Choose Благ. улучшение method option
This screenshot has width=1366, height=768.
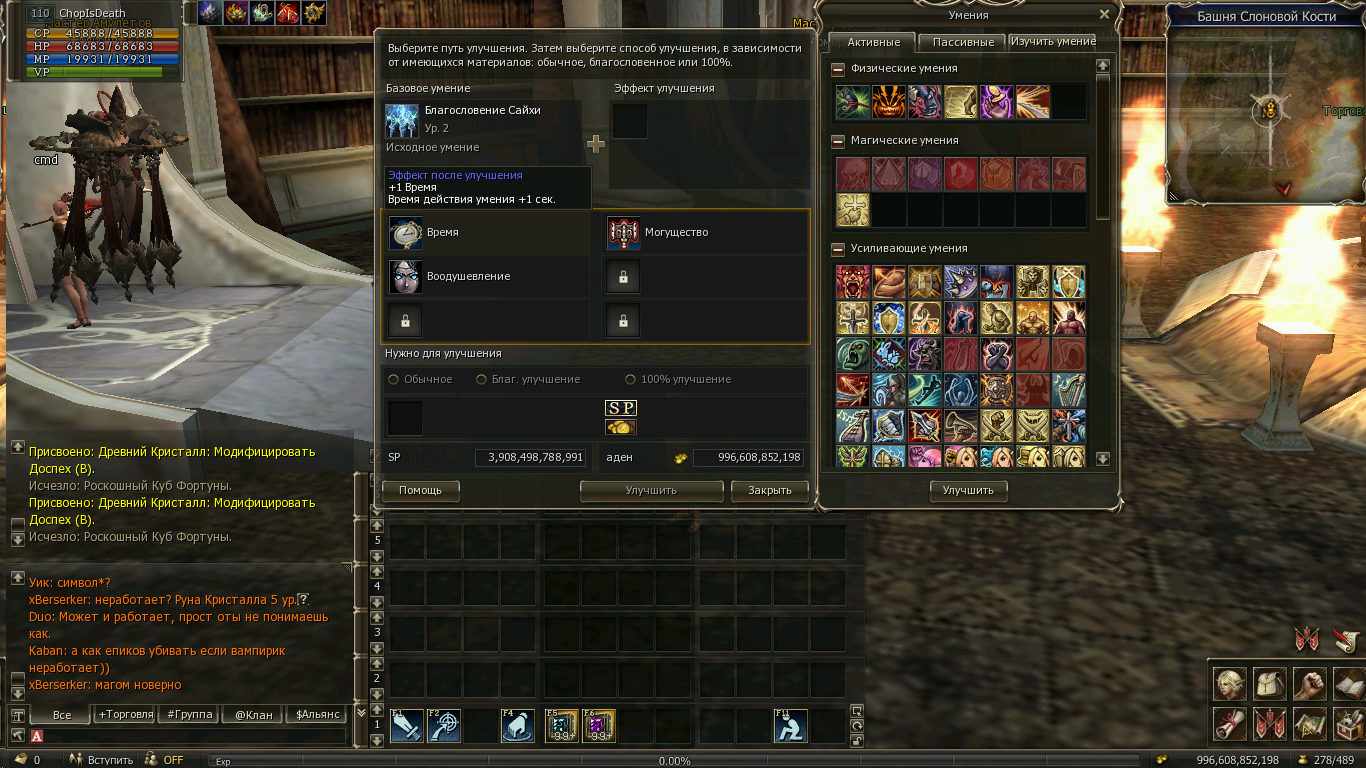coord(482,380)
